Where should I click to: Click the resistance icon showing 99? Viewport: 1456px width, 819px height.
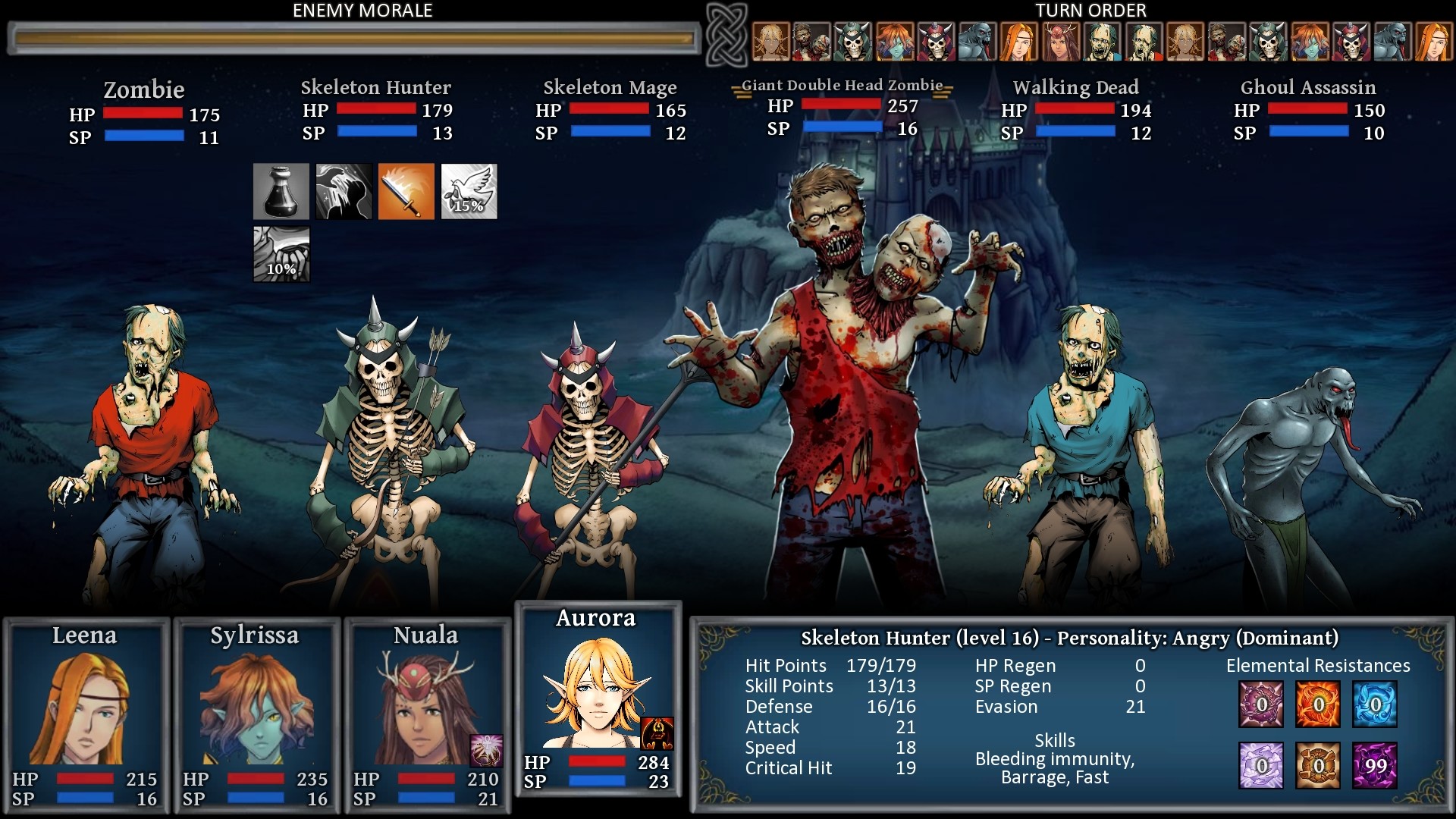coord(1375,765)
